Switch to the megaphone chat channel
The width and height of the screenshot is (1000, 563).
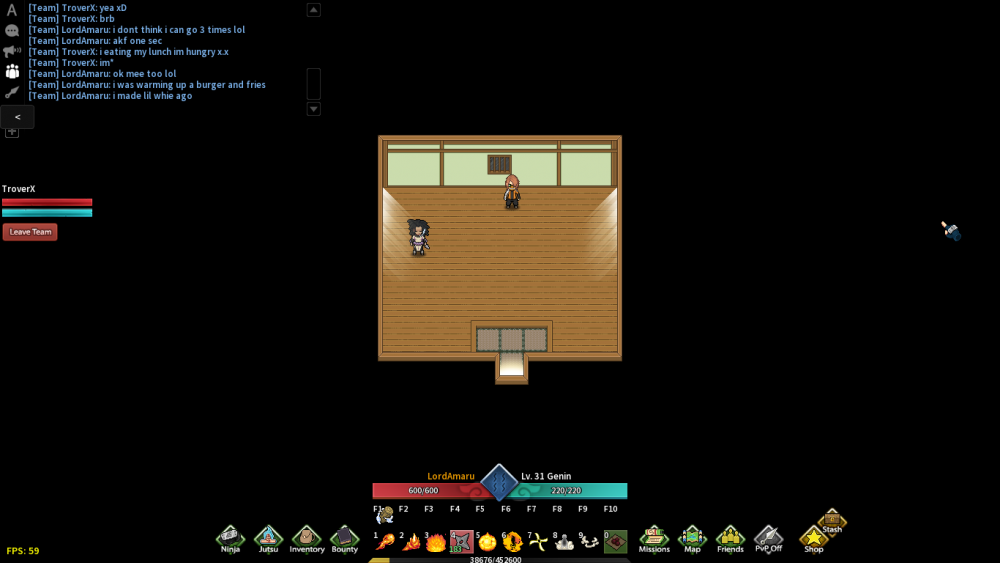[12, 51]
